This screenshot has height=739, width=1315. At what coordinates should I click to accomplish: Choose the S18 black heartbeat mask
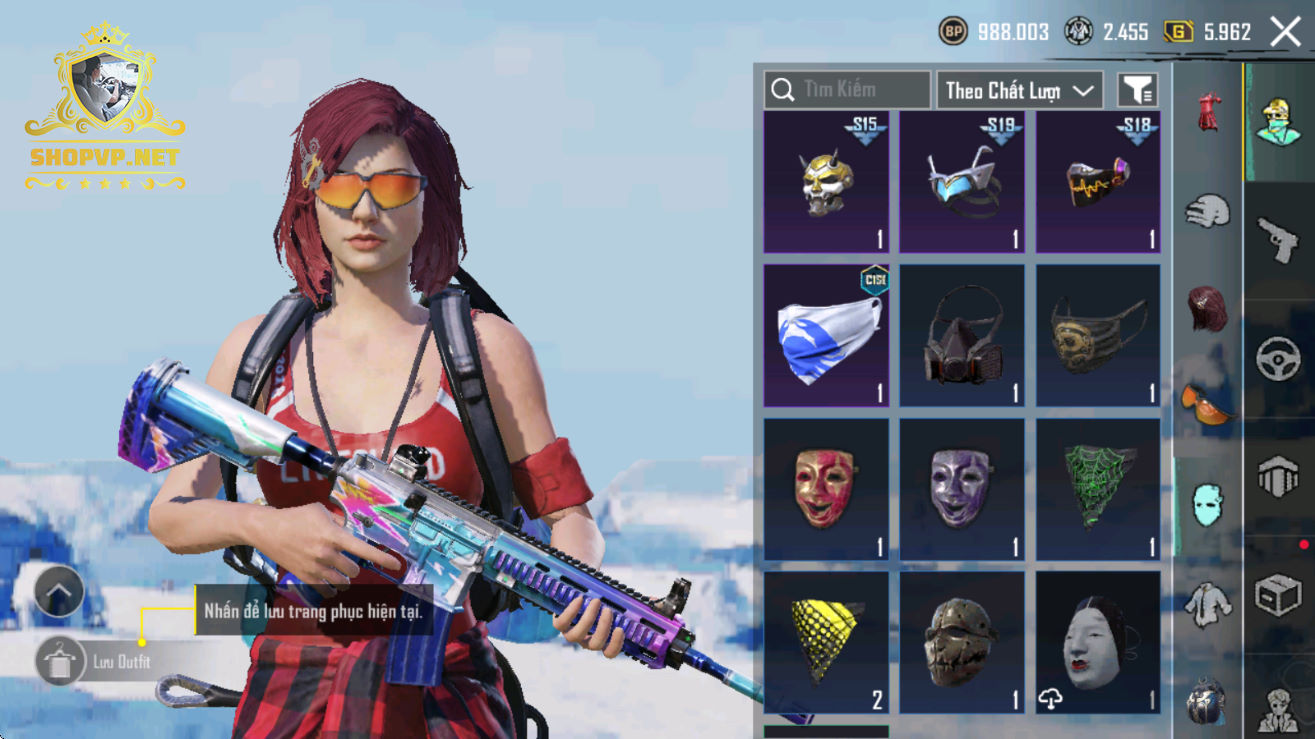coord(1098,182)
